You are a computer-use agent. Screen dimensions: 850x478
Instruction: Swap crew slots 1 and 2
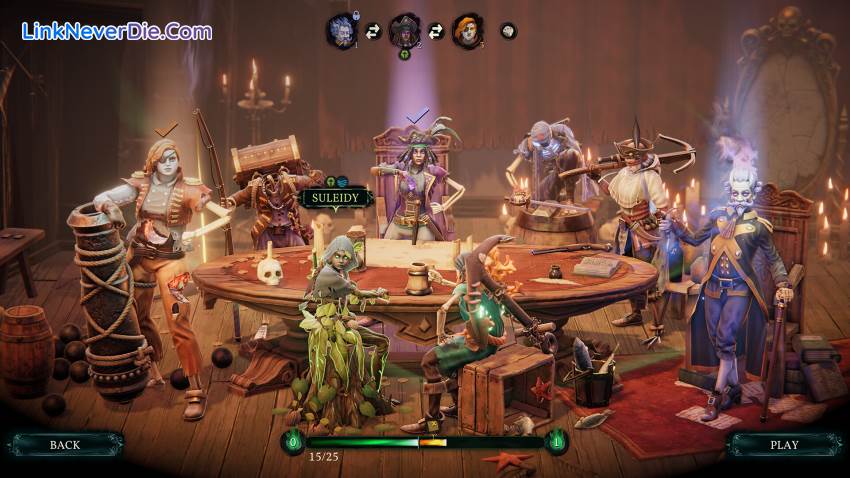372,32
